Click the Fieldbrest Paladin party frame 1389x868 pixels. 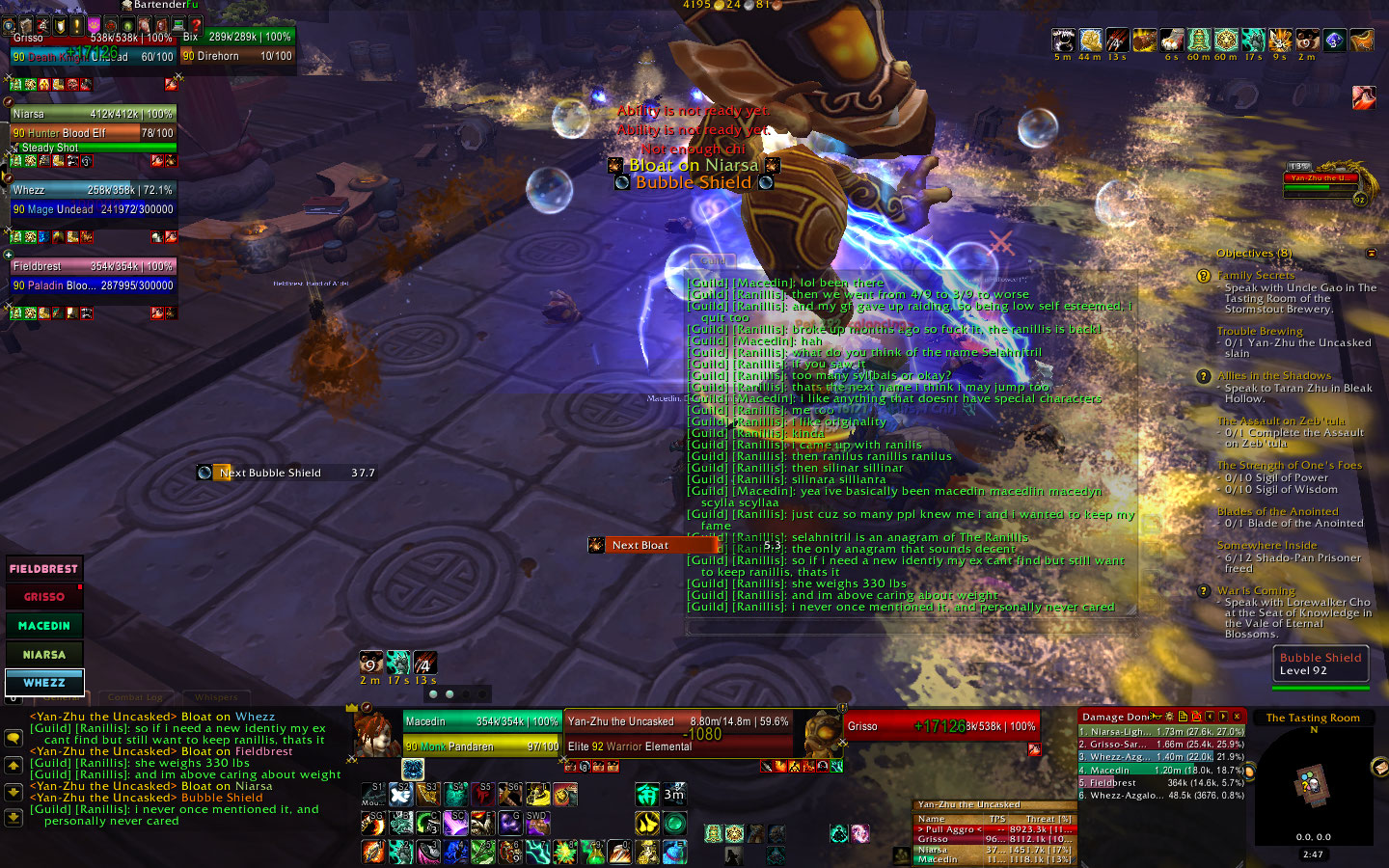[93, 276]
